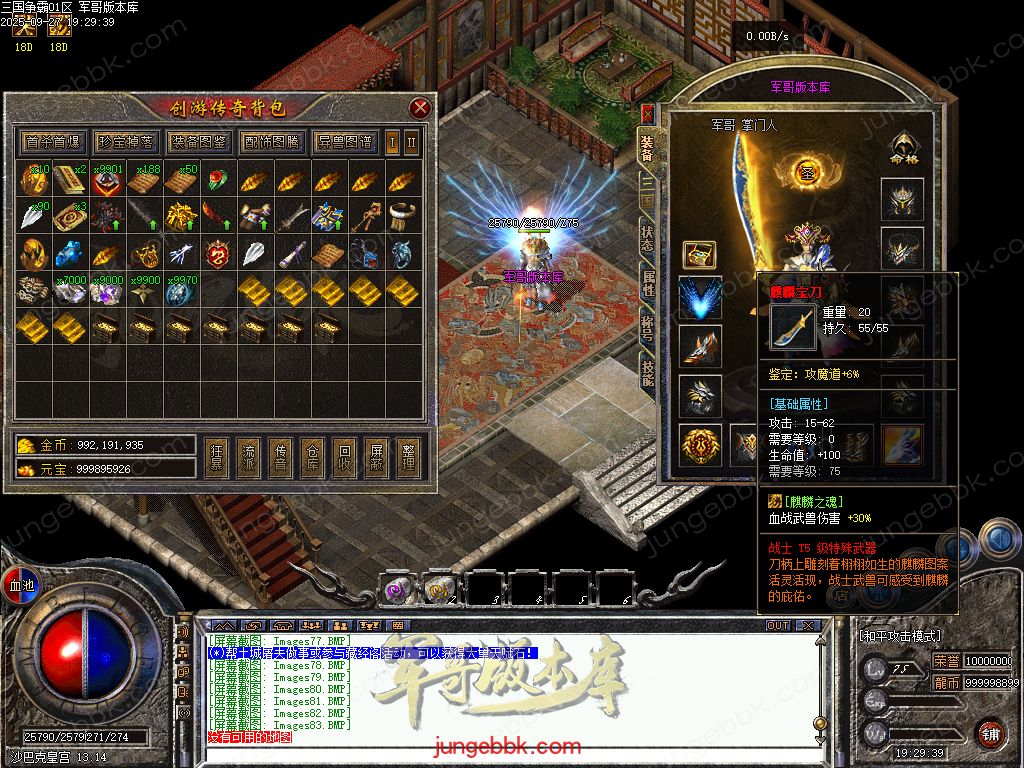This screenshot has width=1024, height=768.
Task: Switch to bag page II
Action: tap(410, 142)
